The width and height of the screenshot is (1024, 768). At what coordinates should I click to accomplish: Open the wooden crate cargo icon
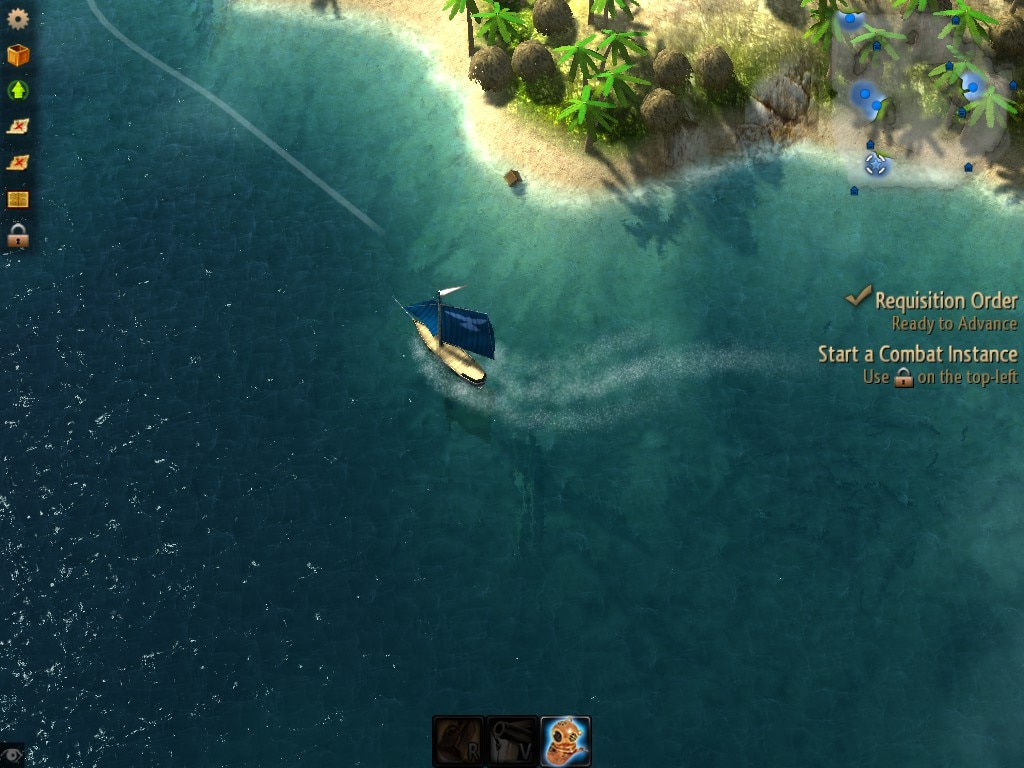click(x=18, y=55)
